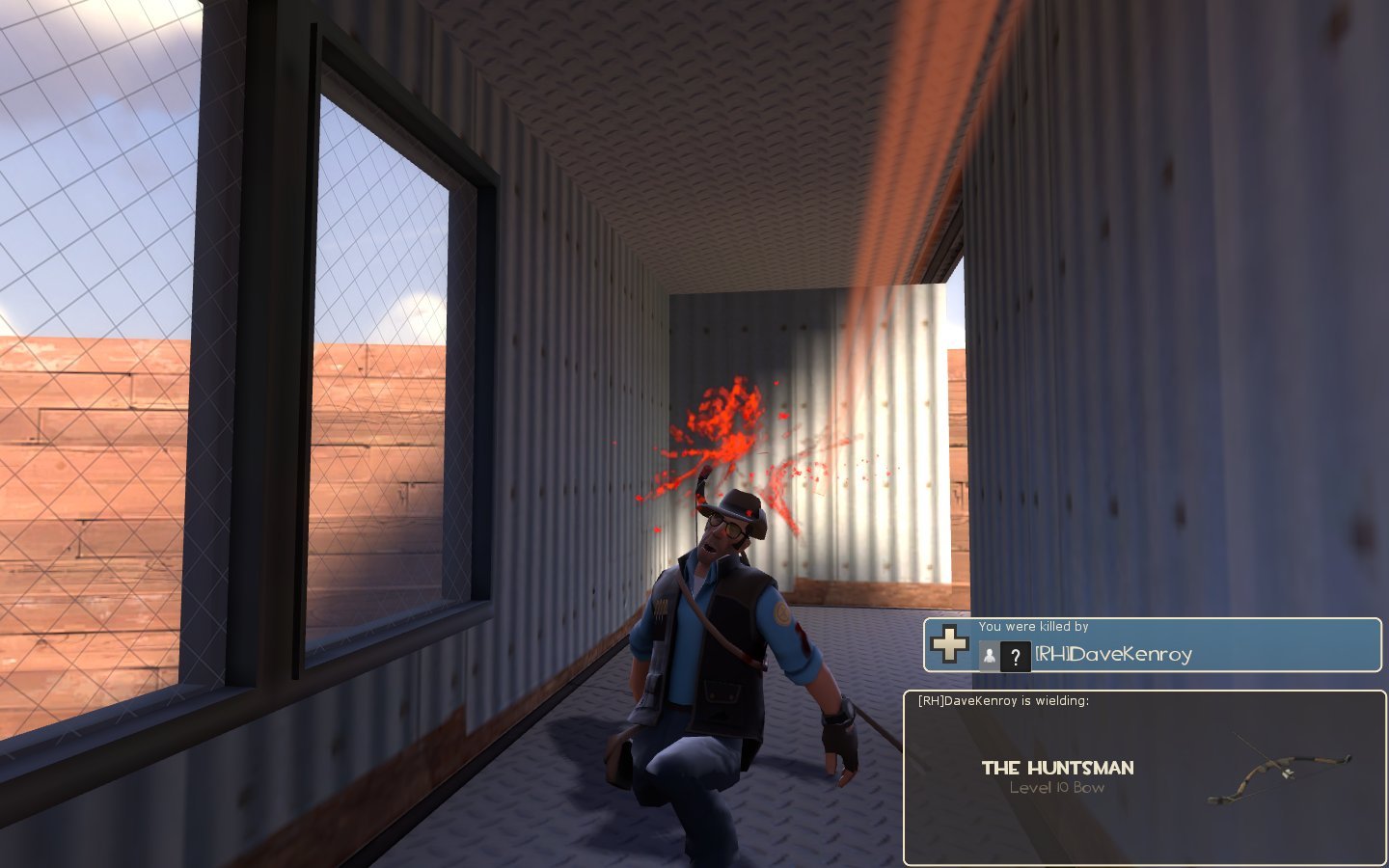Select the health cross icon
This screenshot has width=1389, height=868.
tap(949, 644)
